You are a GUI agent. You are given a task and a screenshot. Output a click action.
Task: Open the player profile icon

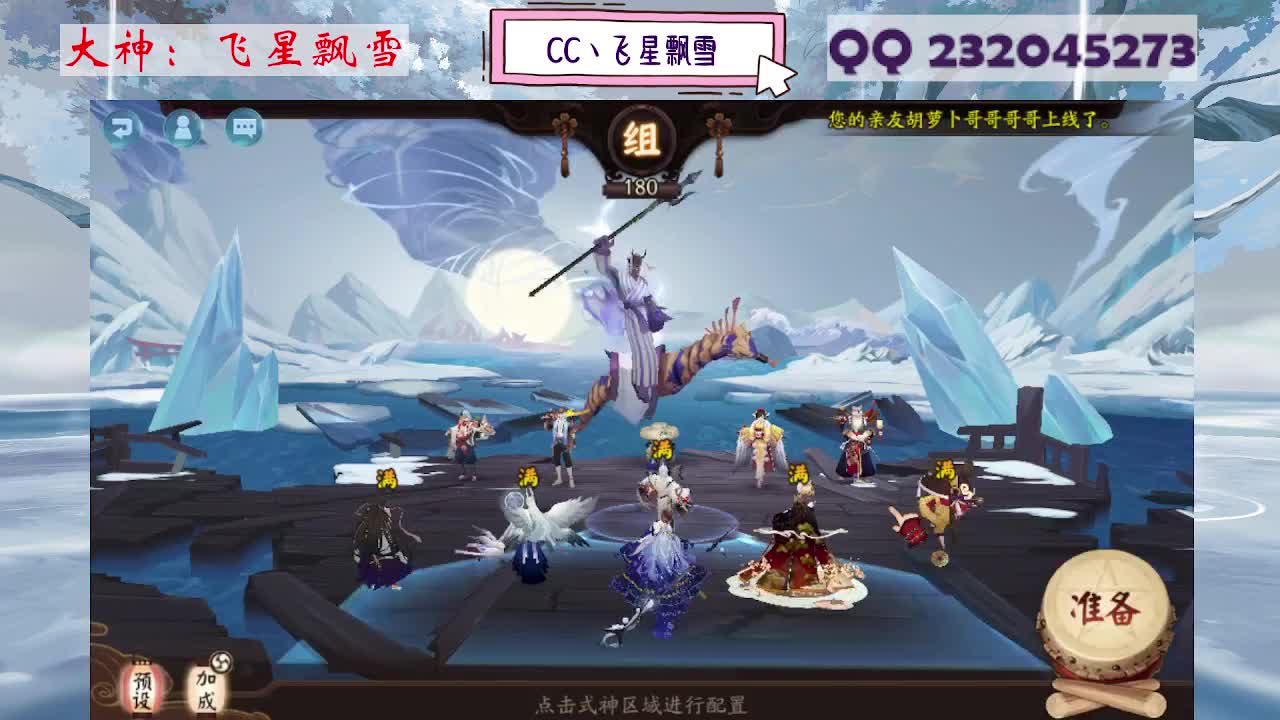[183, 127]
